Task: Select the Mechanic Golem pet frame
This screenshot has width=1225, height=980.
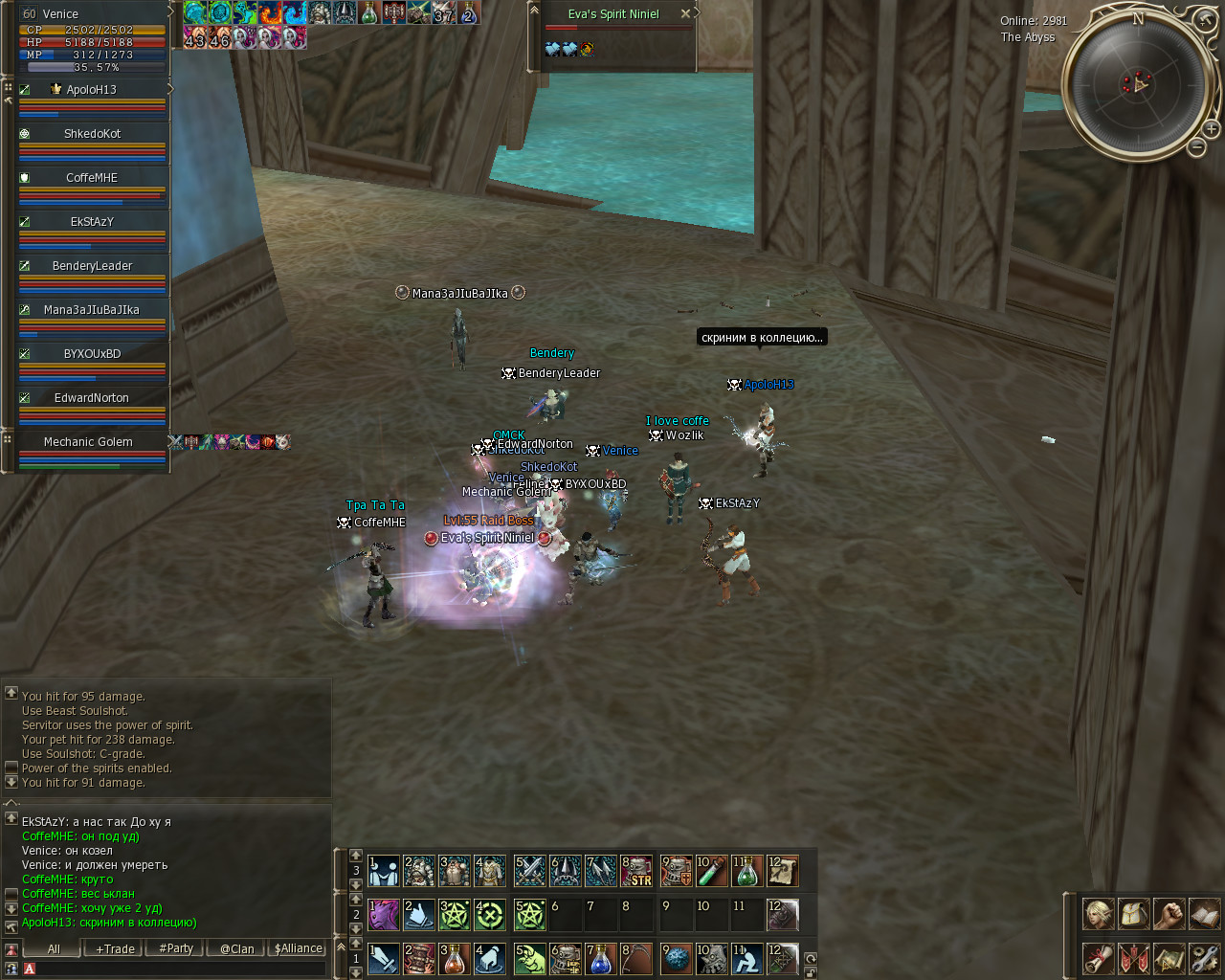Action: click(88, 442)
